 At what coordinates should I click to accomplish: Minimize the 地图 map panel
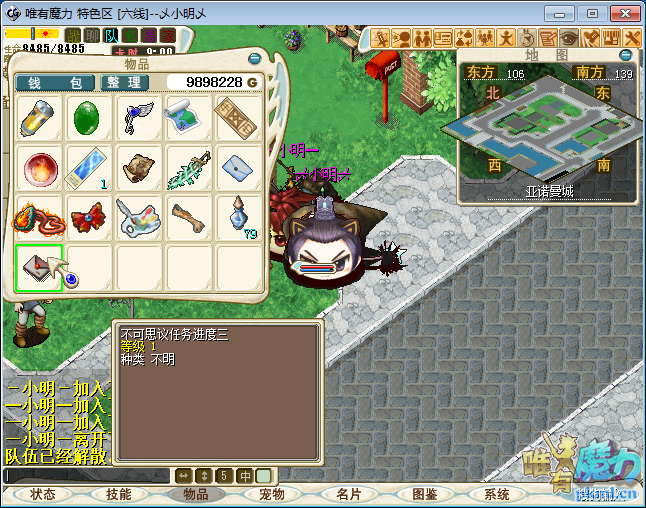tap(626, 55)
